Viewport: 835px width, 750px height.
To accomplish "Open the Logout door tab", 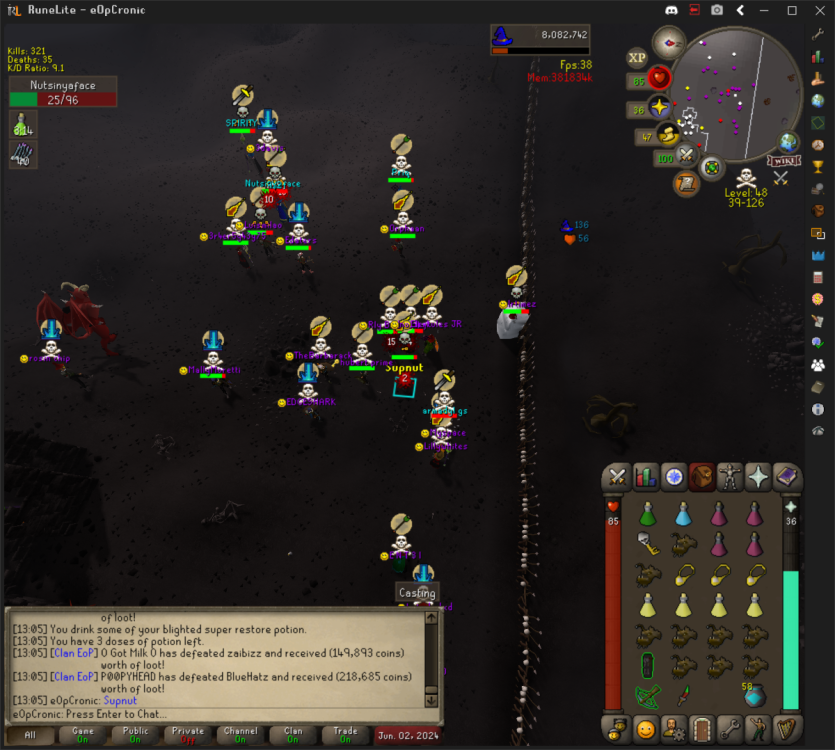I will click(703, 727).
